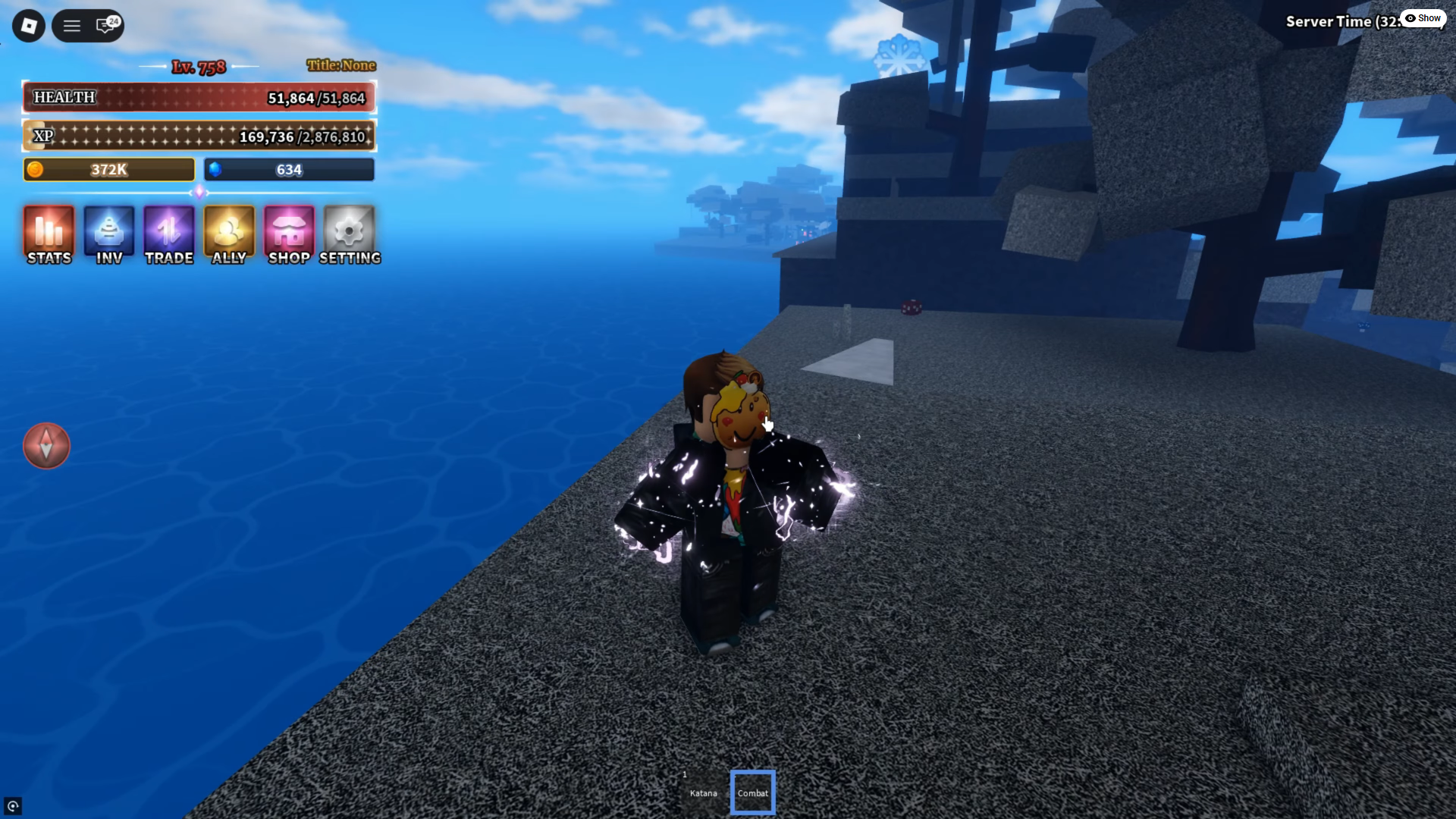The width and height of the screenshot is (1456, 819).
Task: Open the SETTING menu
Action: pos(349,234)
